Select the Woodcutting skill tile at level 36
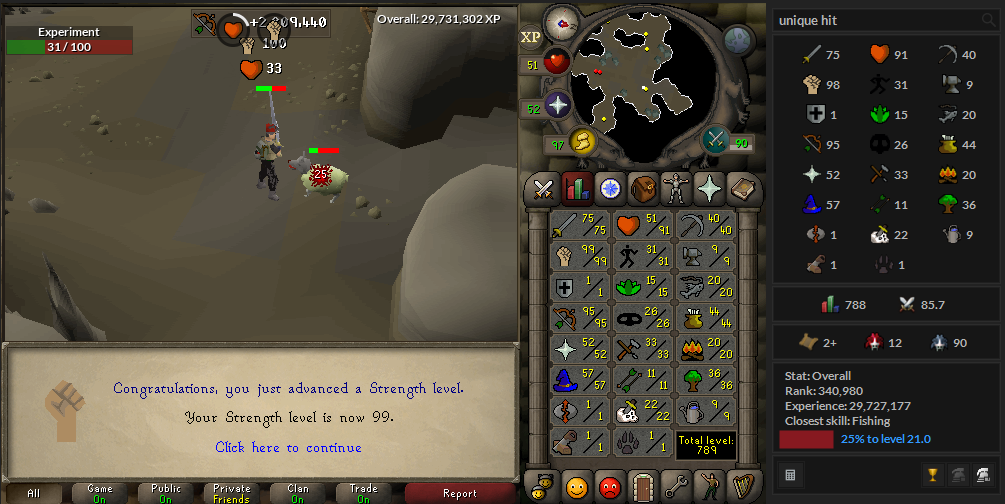 point(706,381)
